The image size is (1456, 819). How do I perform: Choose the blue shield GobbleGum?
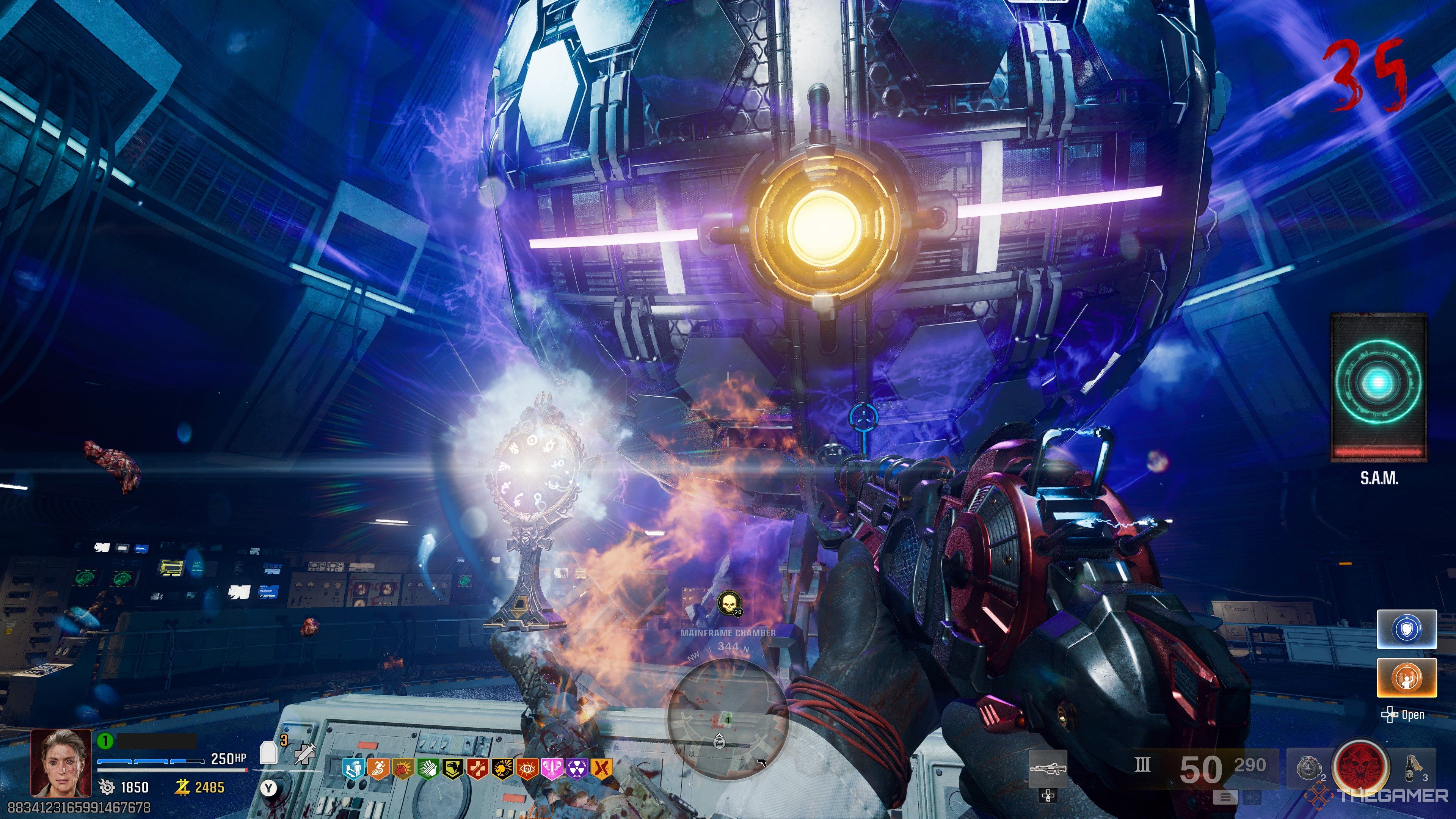[1406, 629]
